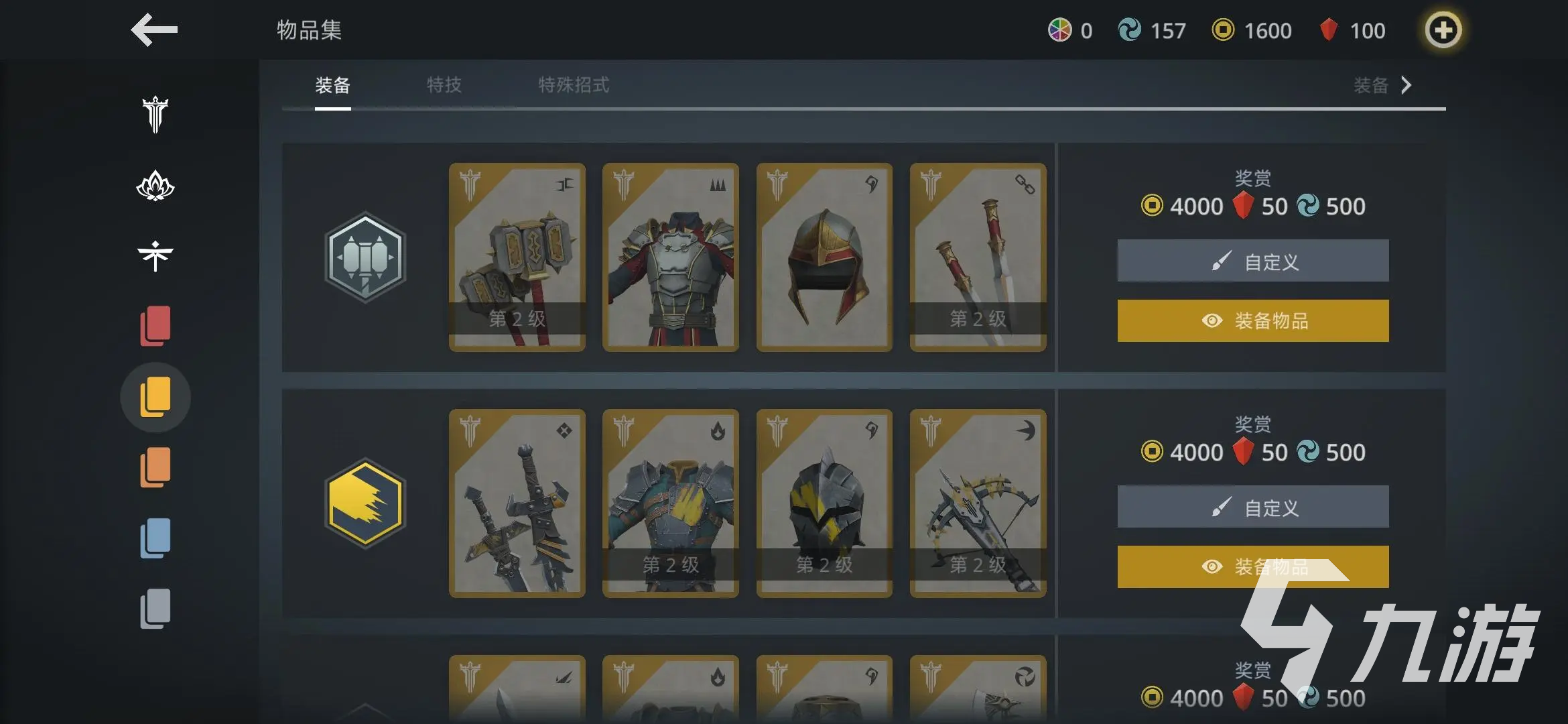Image resolution: width=1568 pixels, height=724 pixels.
Task: Select the blue card stack filter
Action: click(x=155, y=538)
